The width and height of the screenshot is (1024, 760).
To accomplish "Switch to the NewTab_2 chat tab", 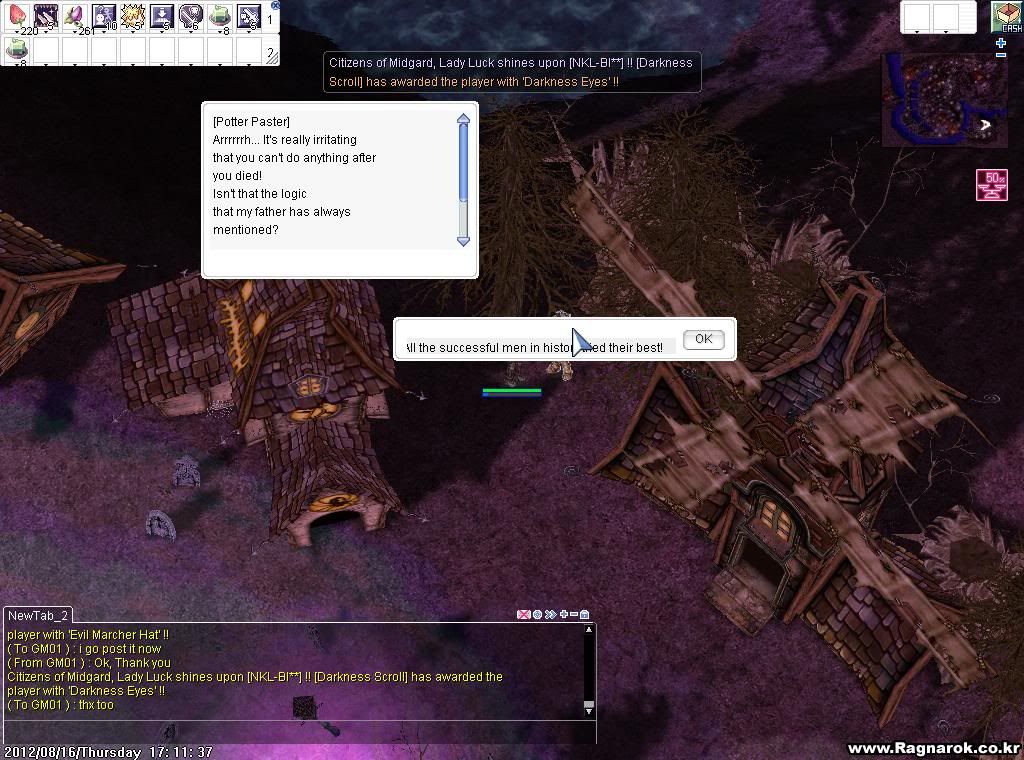I will click(37, 616).
